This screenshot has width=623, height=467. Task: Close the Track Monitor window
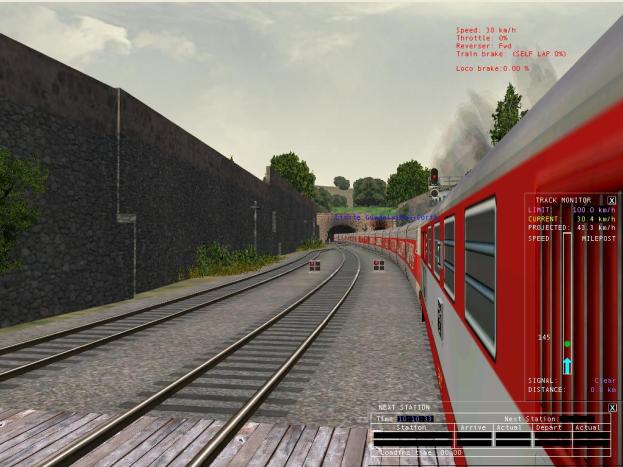[612, 200]
